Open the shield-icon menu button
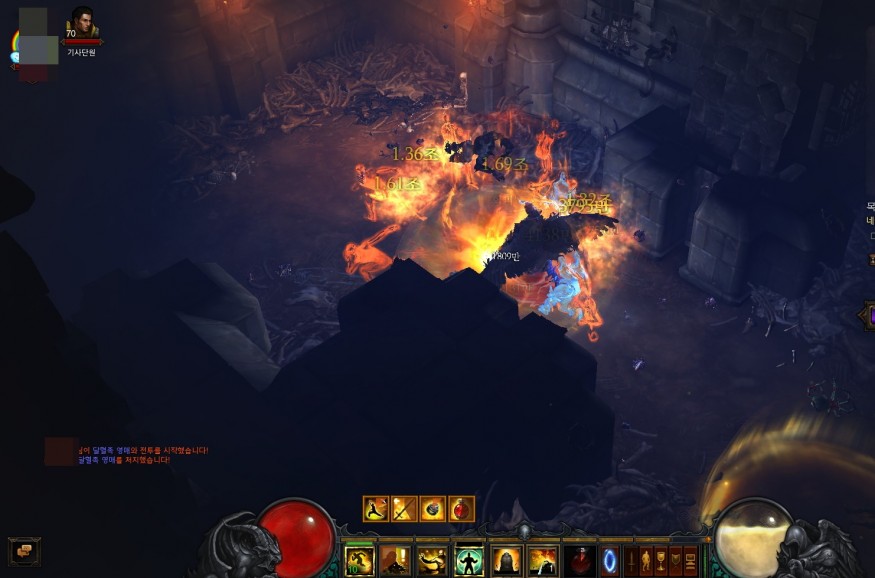Screen dimensions: 875x578 tap(675, 558)
